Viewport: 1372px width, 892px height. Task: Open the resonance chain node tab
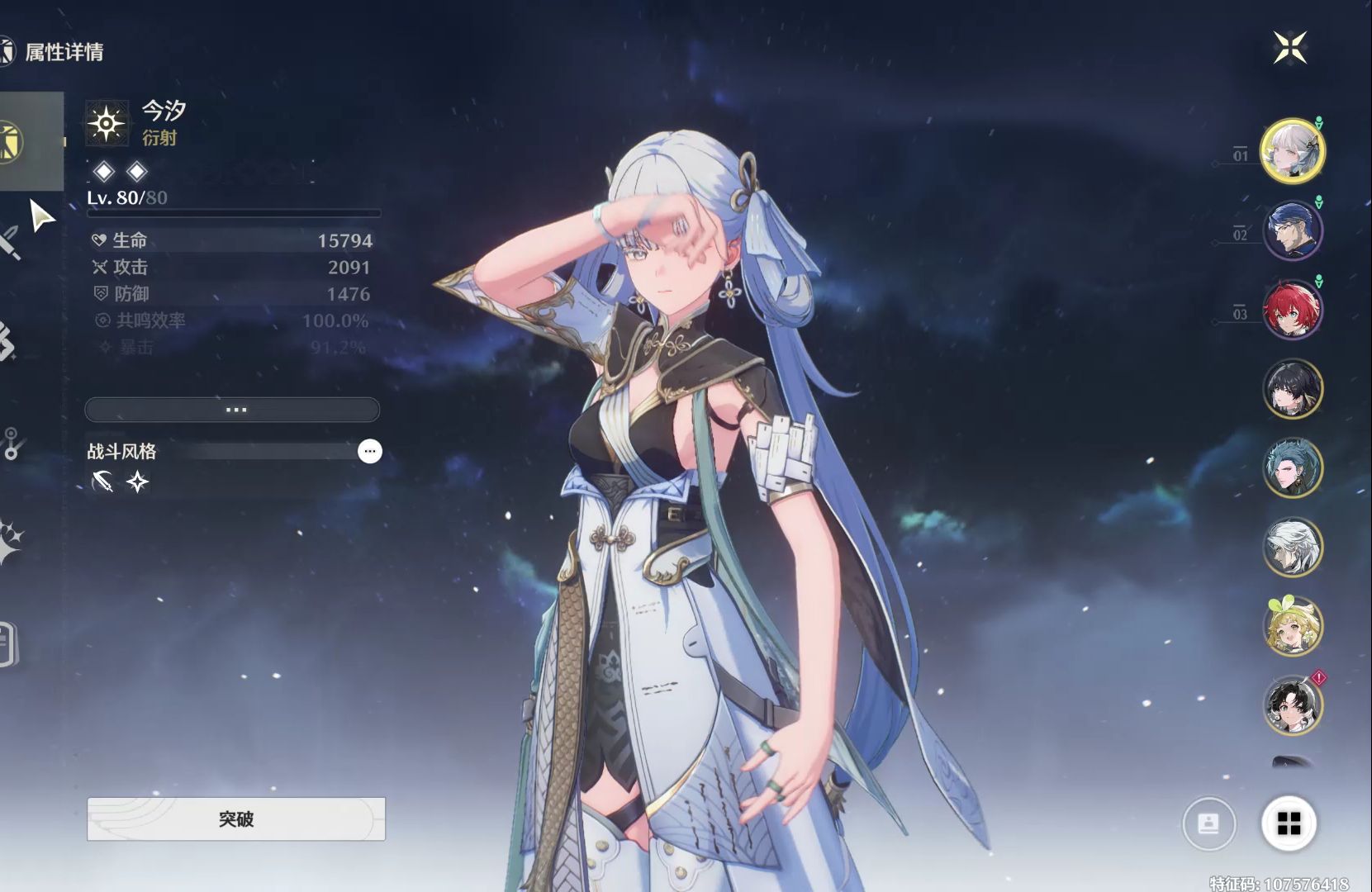(x=10, y=444)
